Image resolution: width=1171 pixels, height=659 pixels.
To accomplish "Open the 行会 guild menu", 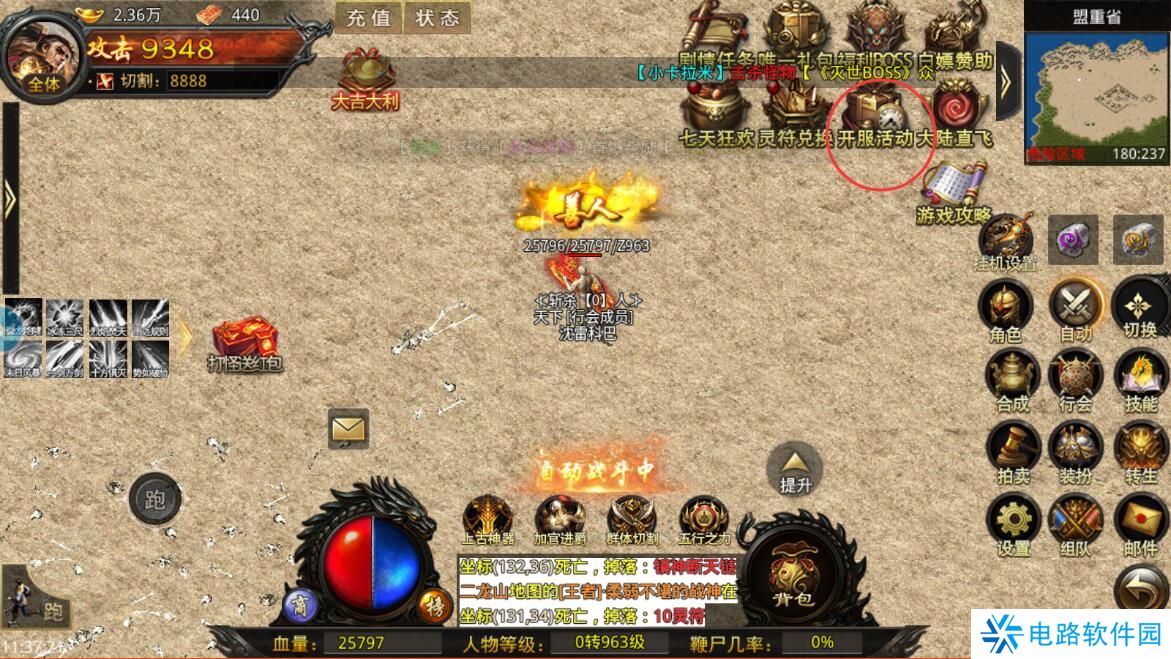I will pyautogui.click(x=1076, y=378).
